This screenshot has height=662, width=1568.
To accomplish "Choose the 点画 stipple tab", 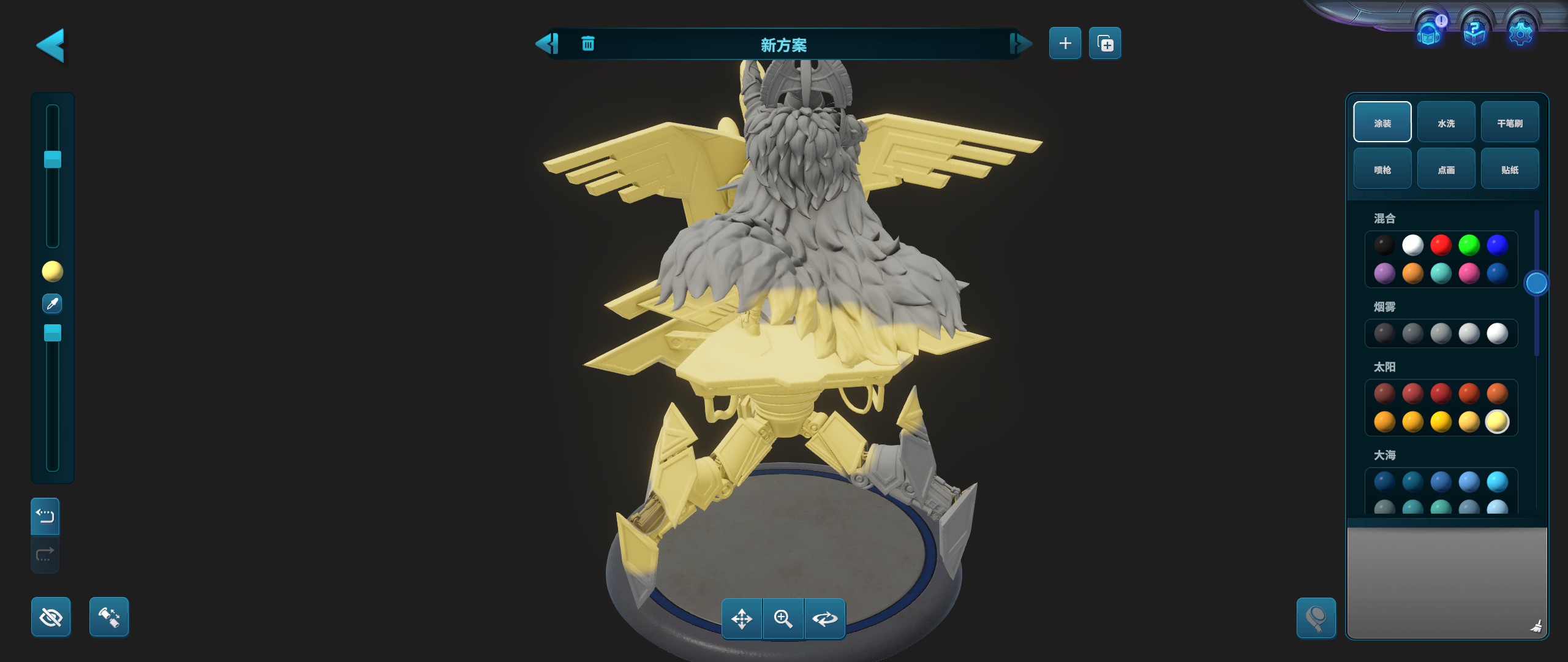I will [x=1446, y=169].
